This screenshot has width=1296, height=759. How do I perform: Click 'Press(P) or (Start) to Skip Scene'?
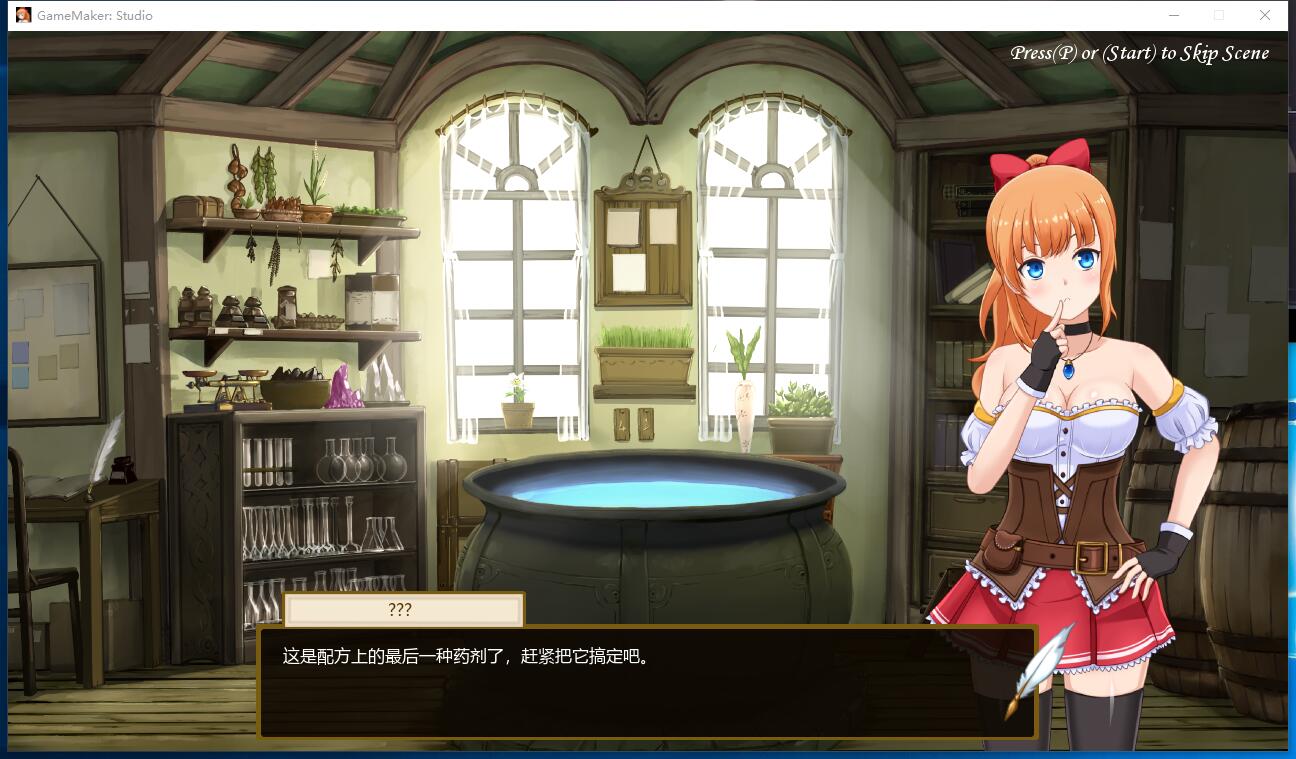click(1140, 52)
